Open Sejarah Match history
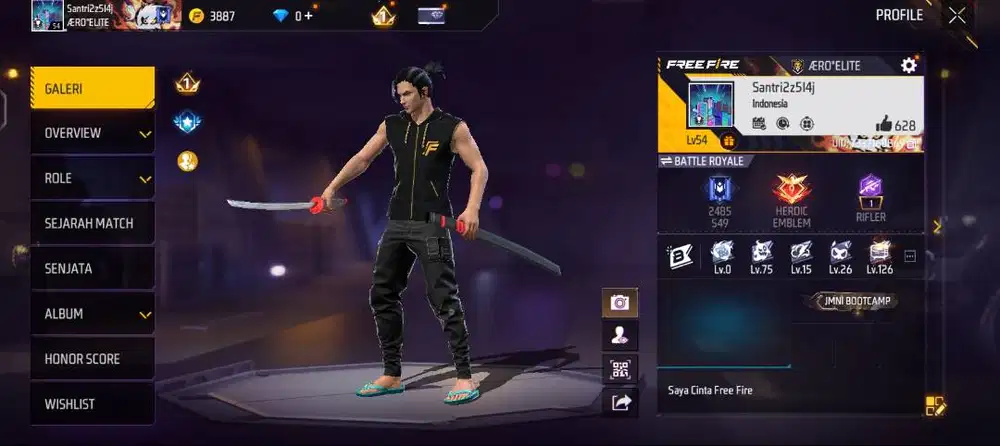This screenshot has height=446, width=1000. coord(92,223)
